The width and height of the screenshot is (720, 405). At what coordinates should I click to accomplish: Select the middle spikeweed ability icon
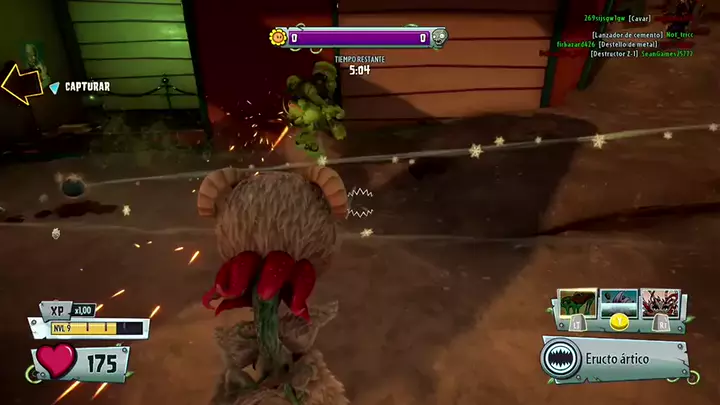[x=619, y=303]
